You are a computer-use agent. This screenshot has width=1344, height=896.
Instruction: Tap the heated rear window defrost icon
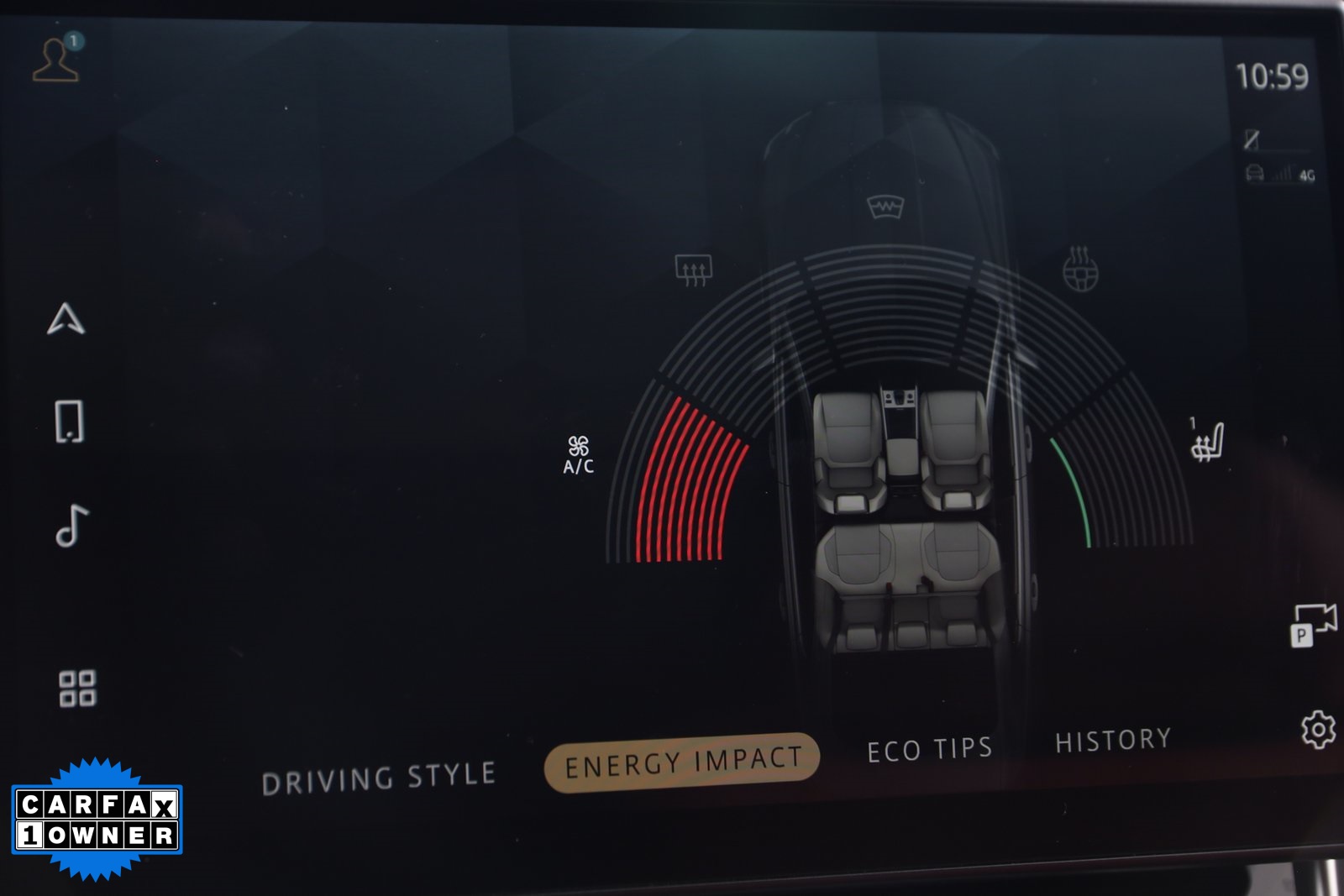tap(693, 267)
